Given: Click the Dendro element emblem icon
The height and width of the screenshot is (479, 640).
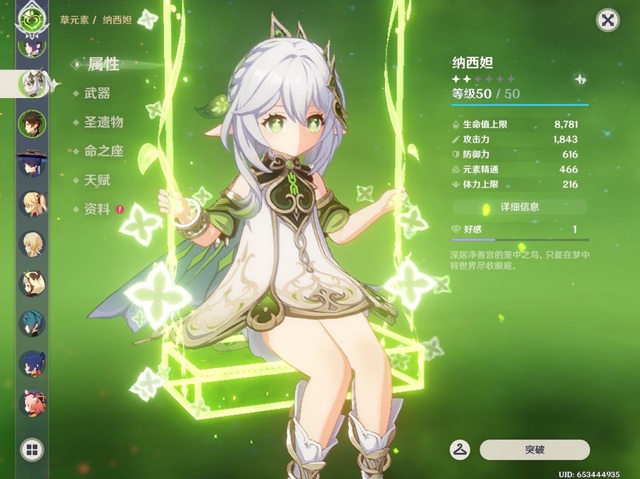Looking at the screenshot, I should click(x=33, y=17).
